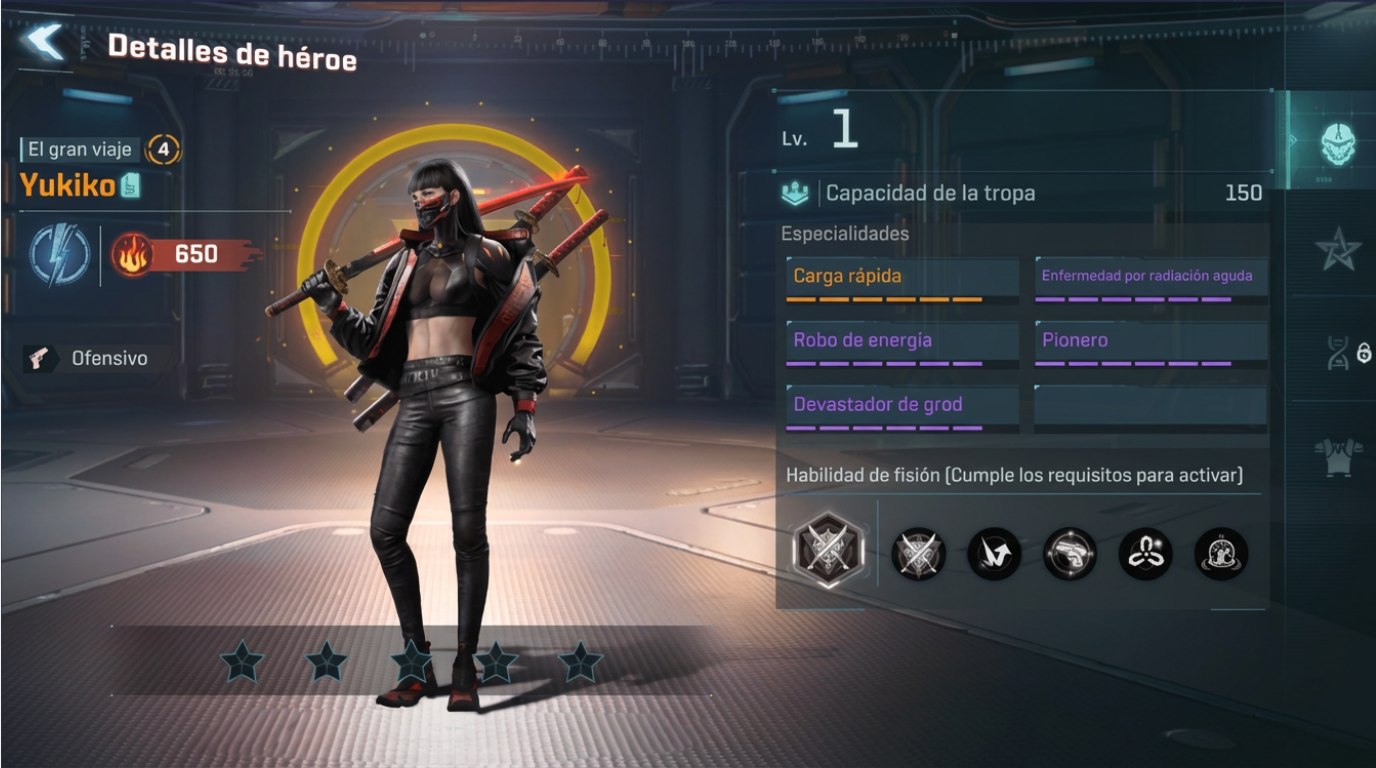Open the three-lobed radiation skill icon
This screenshot has height=768, width=1376.
[x=1146, y=553]
